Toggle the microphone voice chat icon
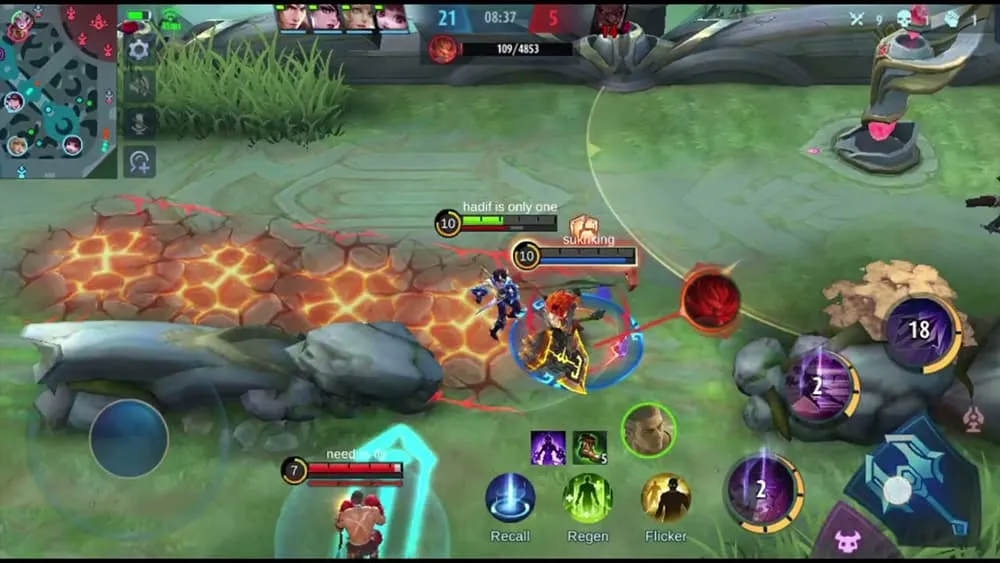 click(139, 123)
